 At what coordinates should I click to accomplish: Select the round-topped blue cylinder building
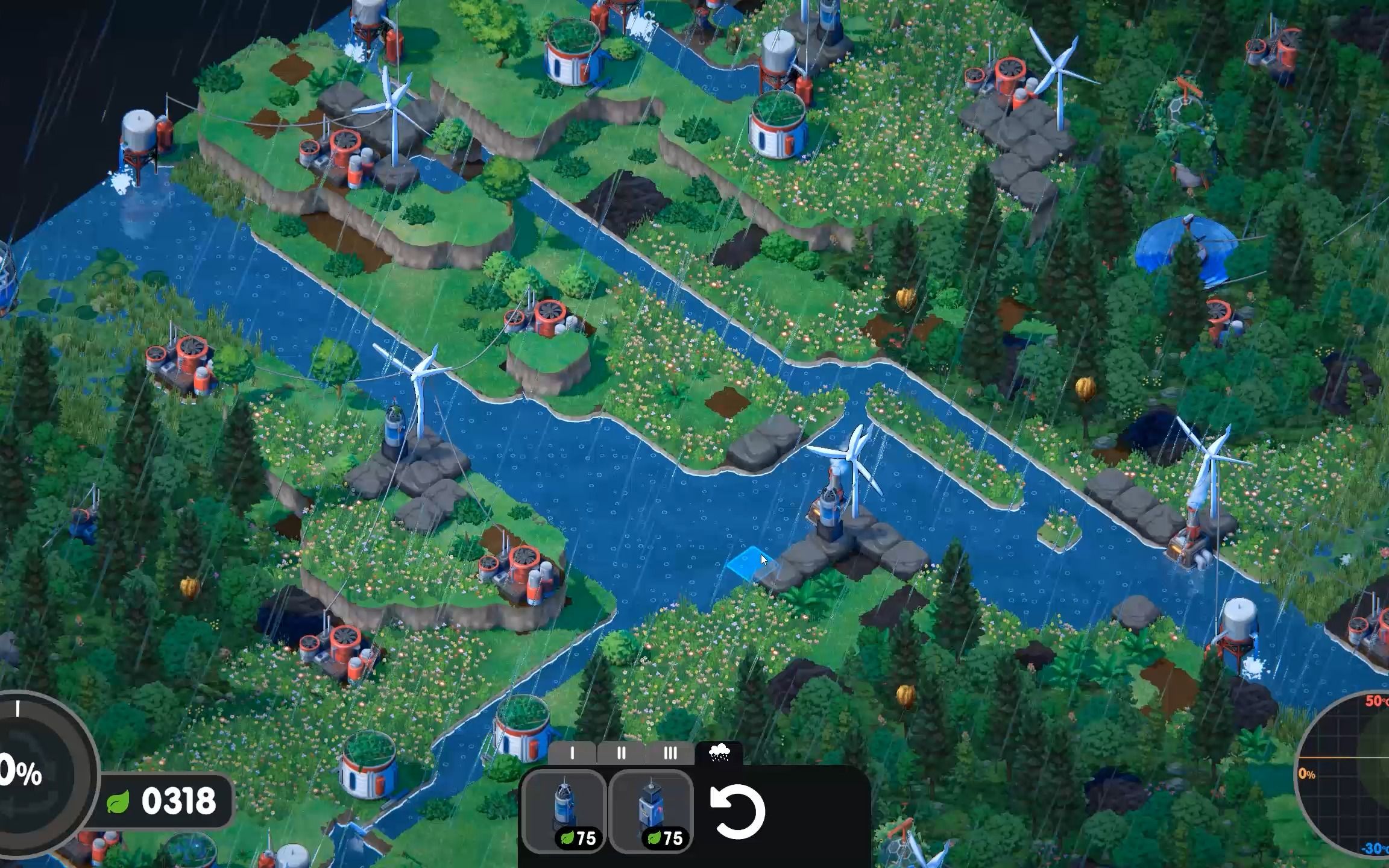564,811
